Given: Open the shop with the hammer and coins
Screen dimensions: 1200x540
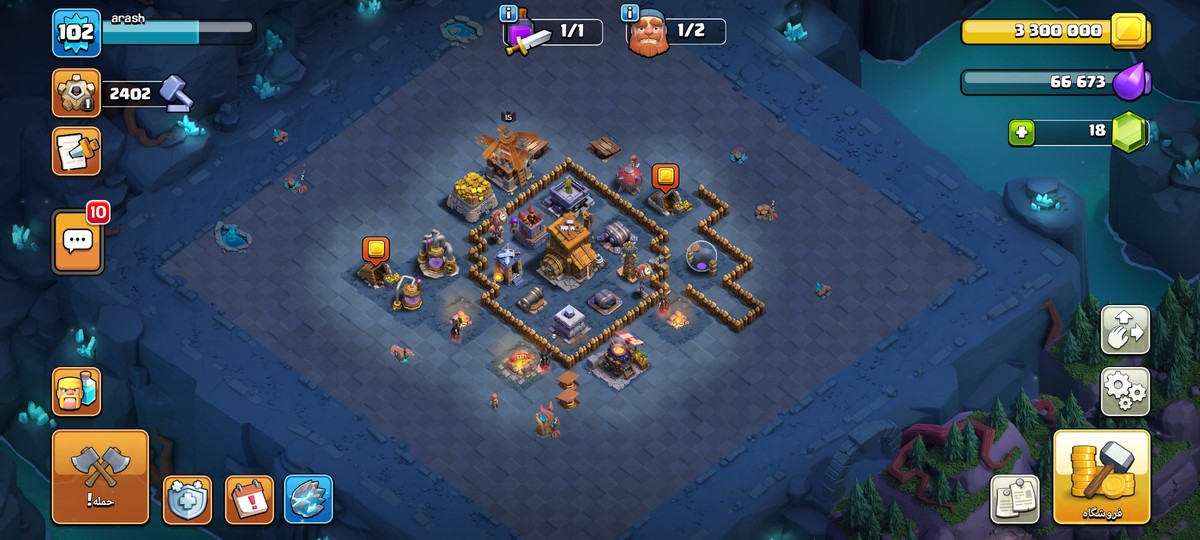Looking at the screenshot, I should (x=1101, y=477).
